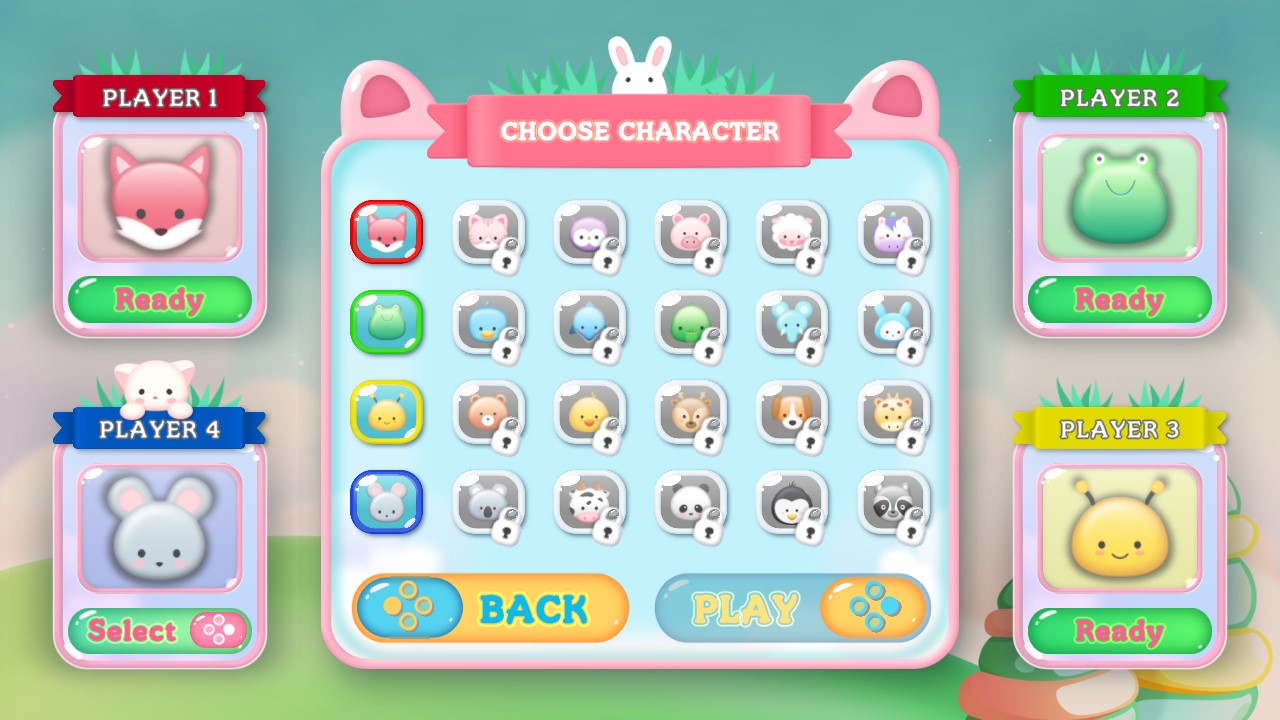Select the pink cat character
Viewport: 1280px width, 720px height.
click(487, 232)
